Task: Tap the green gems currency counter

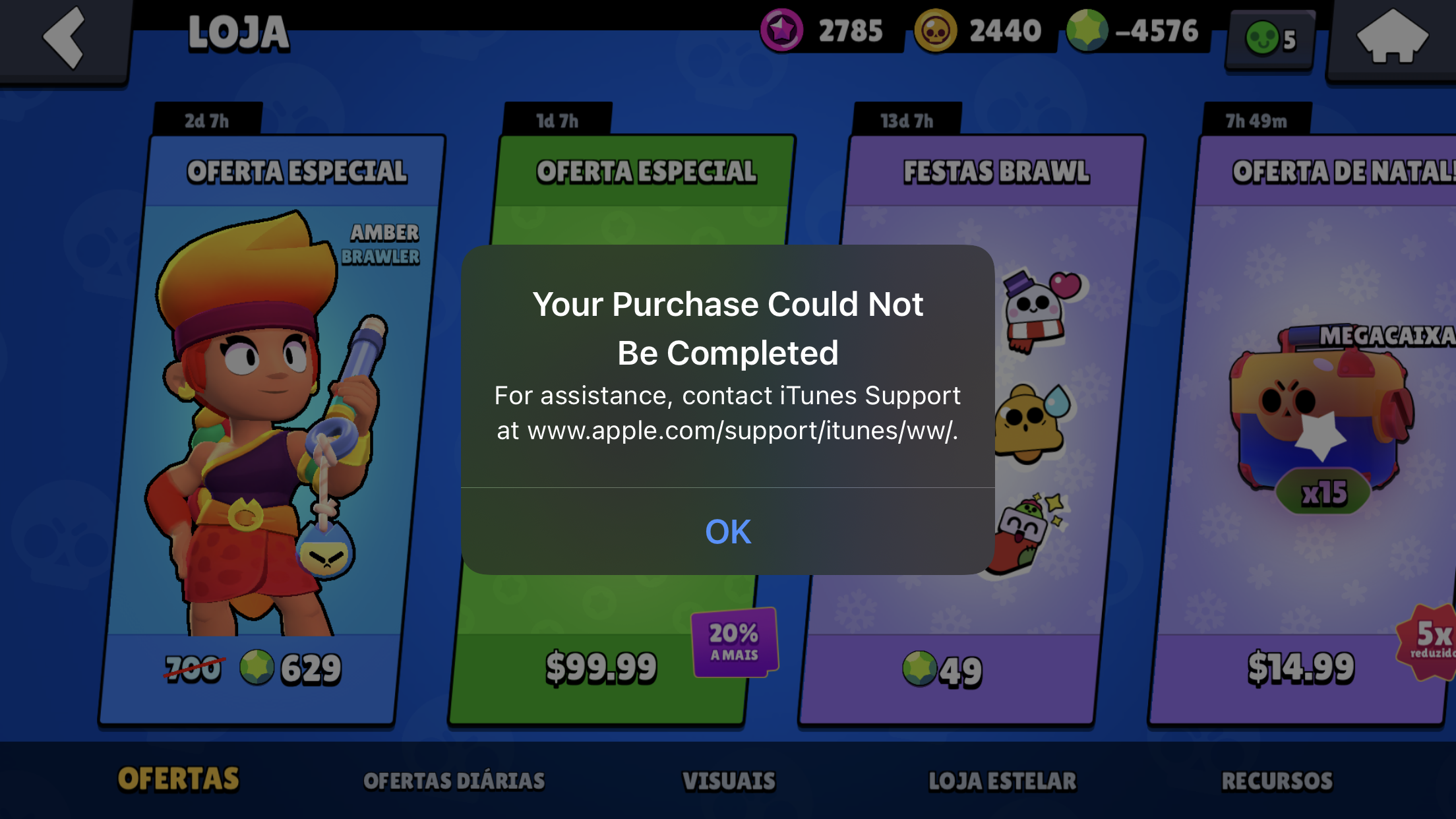Action: 1134,30
